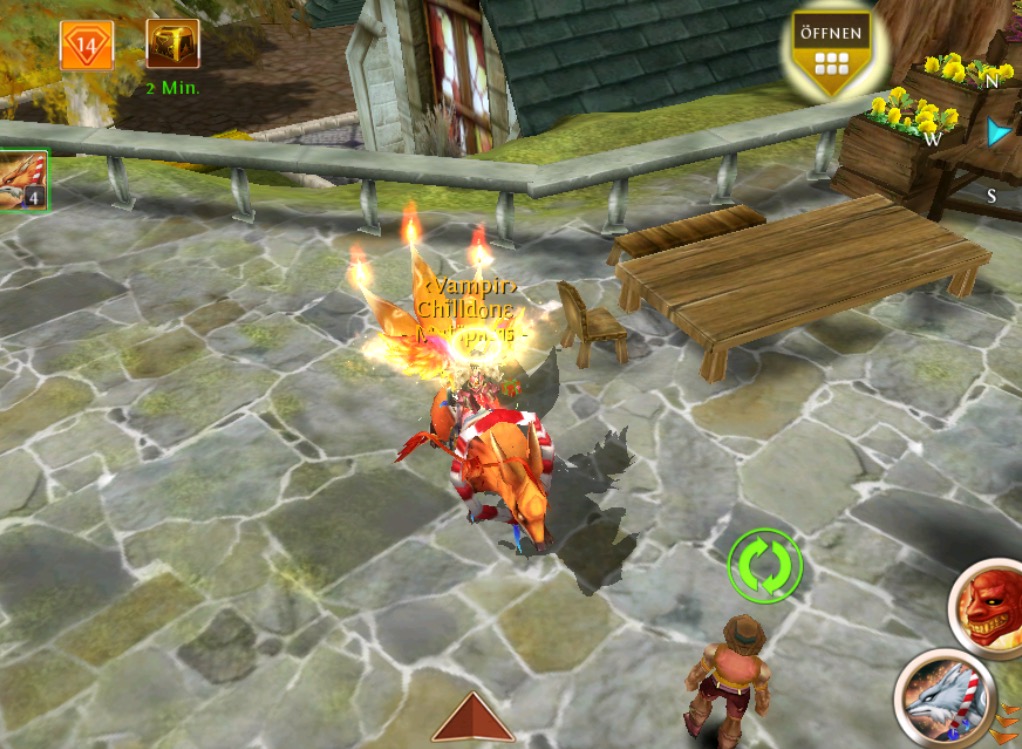Click the blue compass arrow on the minimap
Screen dimensions: 1022x749
coord(998,133)
